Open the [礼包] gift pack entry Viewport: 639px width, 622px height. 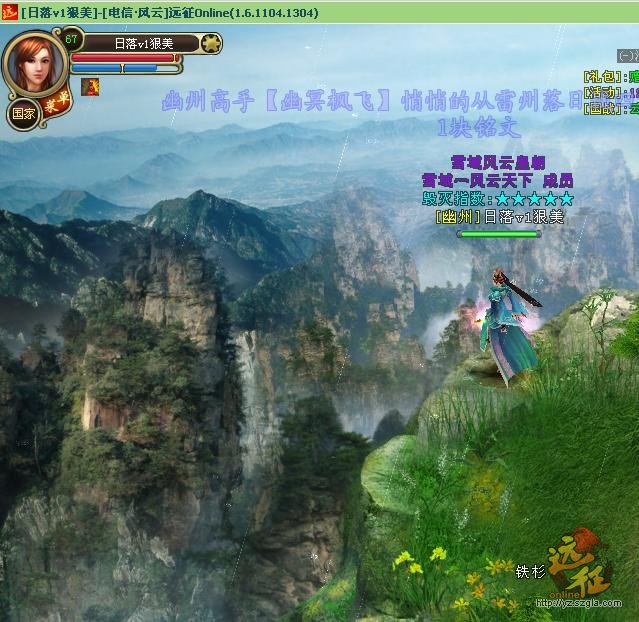601,75
